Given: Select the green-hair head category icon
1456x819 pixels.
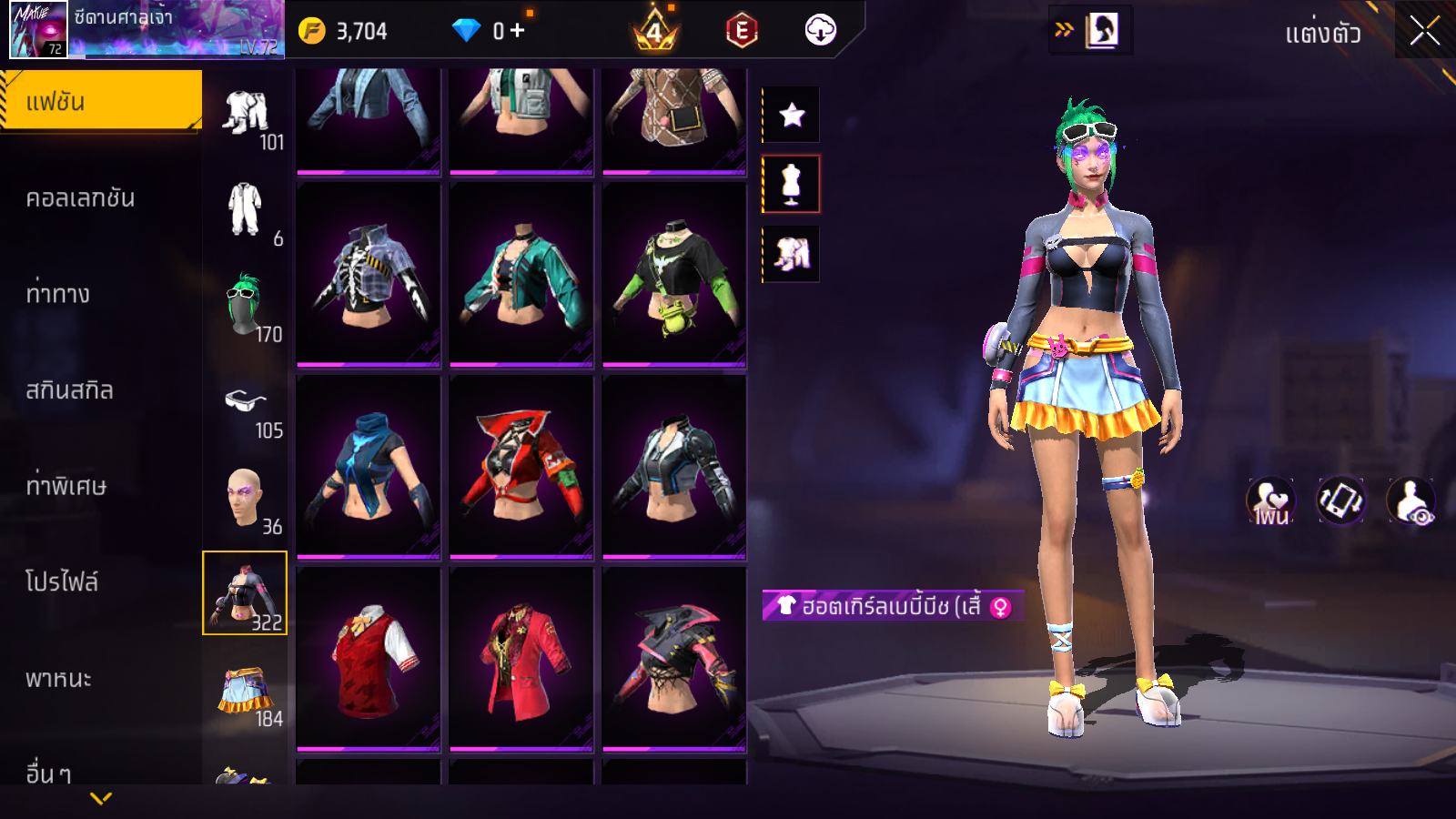Looking at the screenshot, I should tap(246, 307).
